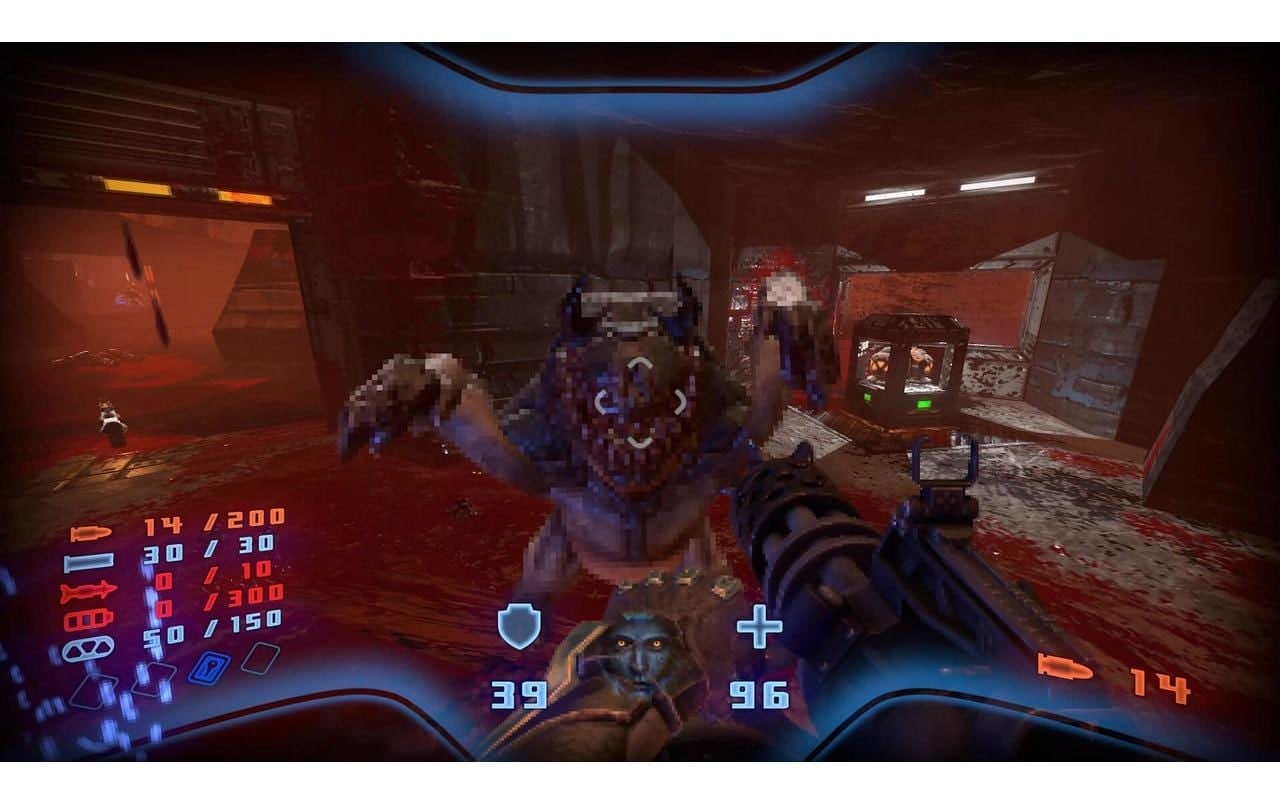Toggle the empty keycard slot beside the blue key
Image resolution: width=1280 pixels, height=805 pixels.
[x=260, y=660]
